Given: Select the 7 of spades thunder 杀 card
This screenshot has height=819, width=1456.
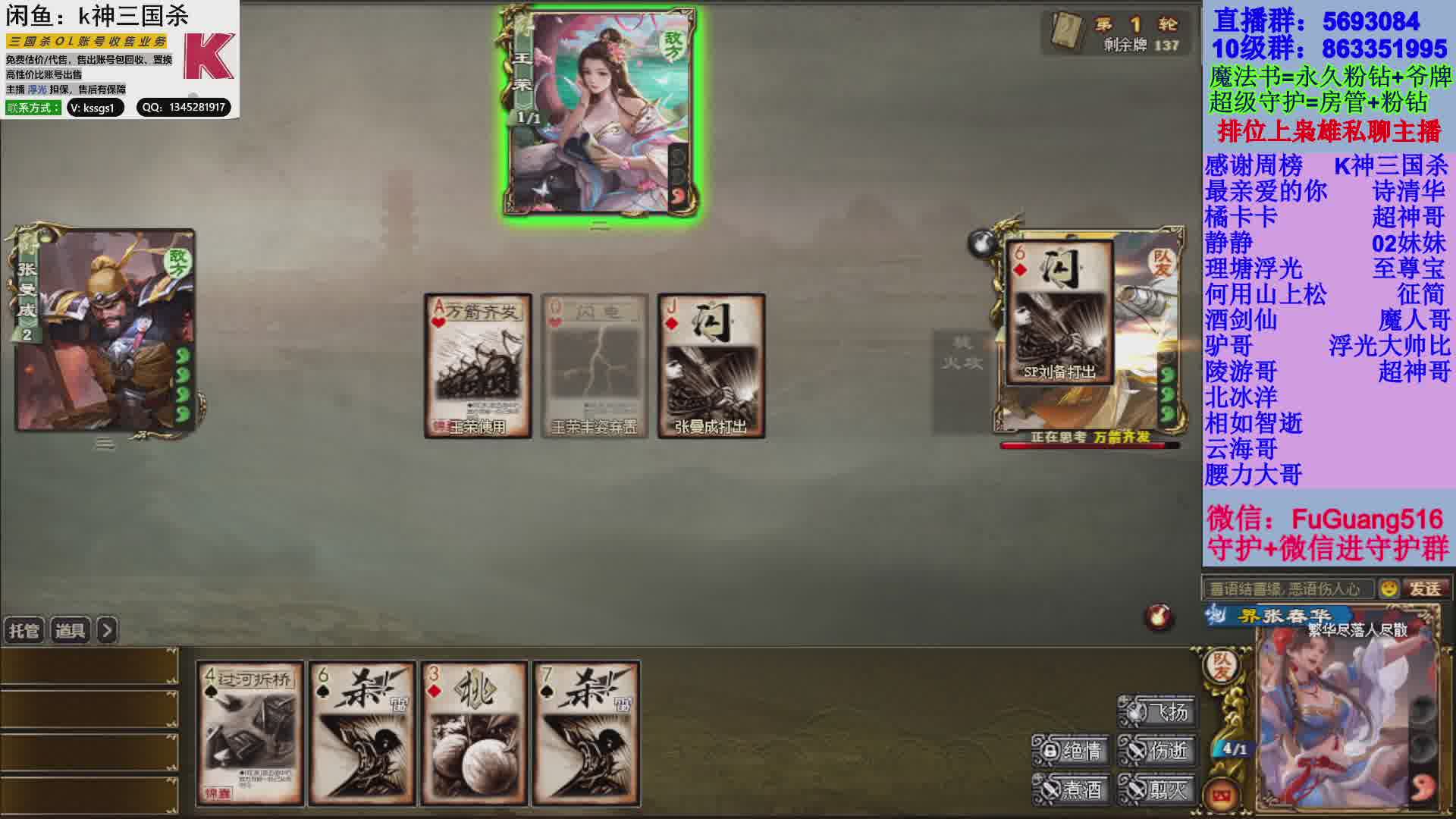Looking at the screenshot, I should click(586, 733).
